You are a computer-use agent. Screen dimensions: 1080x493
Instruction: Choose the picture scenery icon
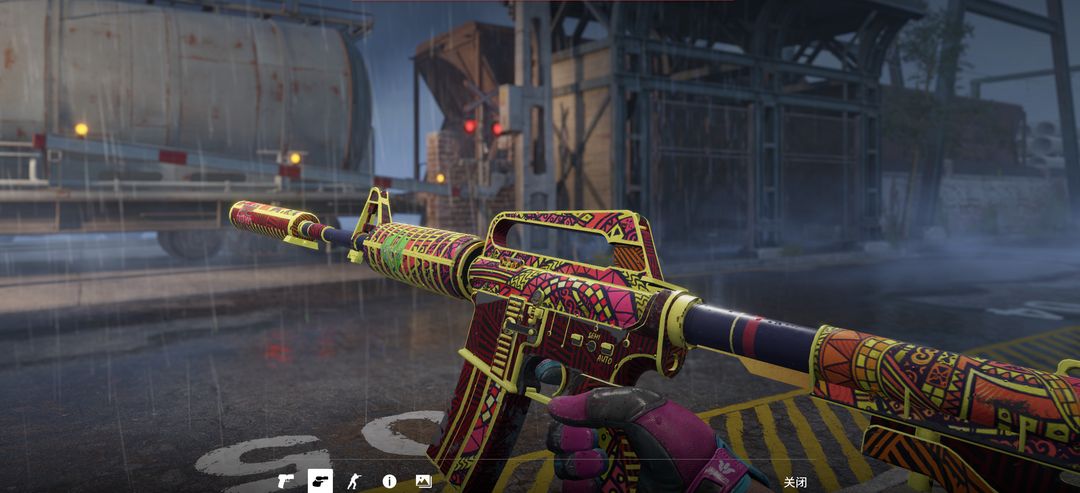(423, 481)
